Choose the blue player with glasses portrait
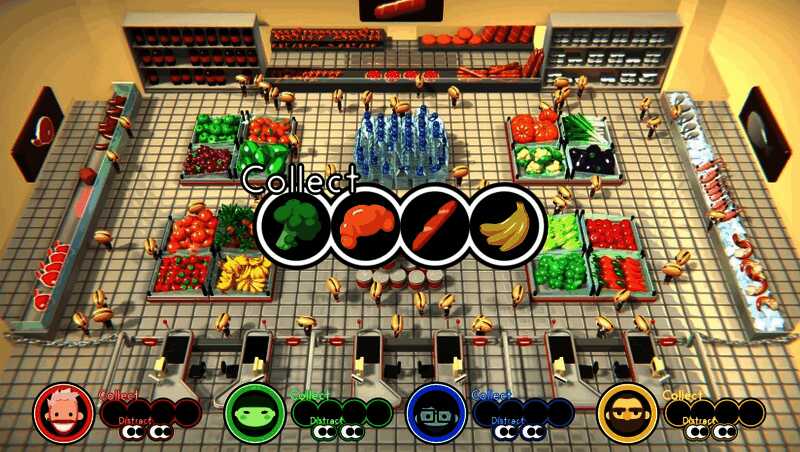800x452 pixels. (x=434, y=412)
